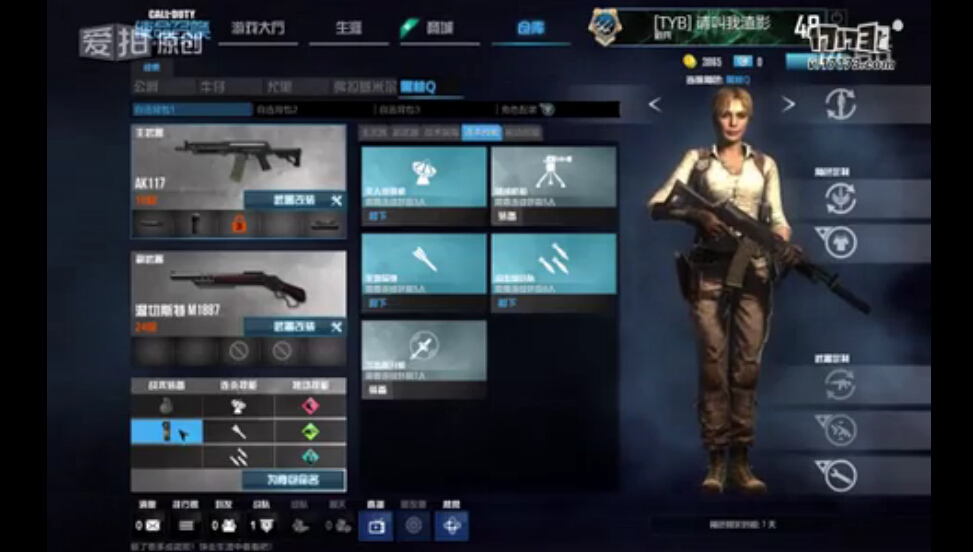Open the 商城 store tab

click(x=436, y=28)
